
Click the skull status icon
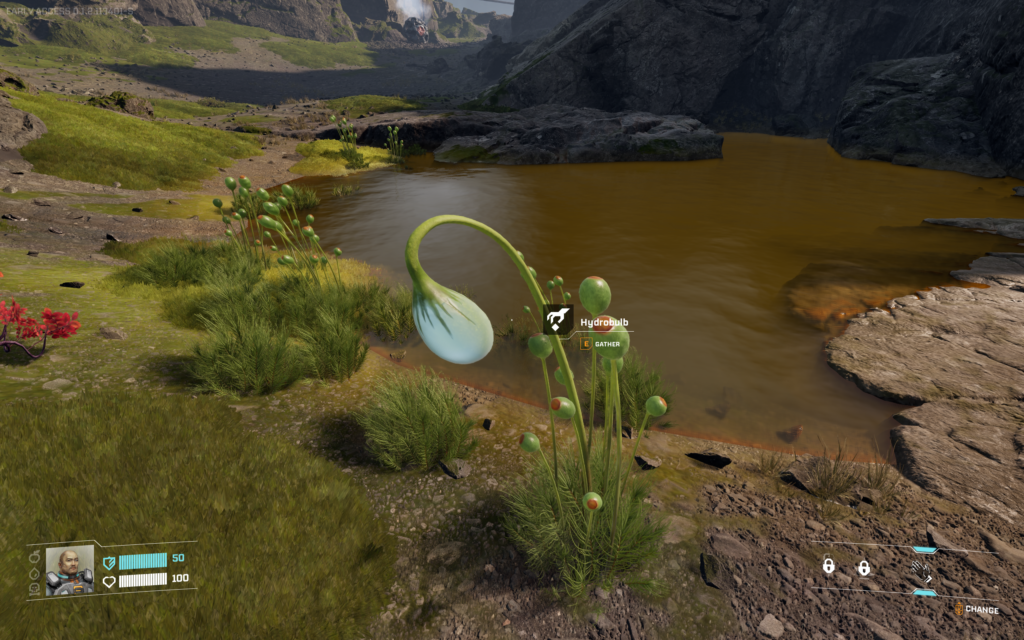(34, 589)
